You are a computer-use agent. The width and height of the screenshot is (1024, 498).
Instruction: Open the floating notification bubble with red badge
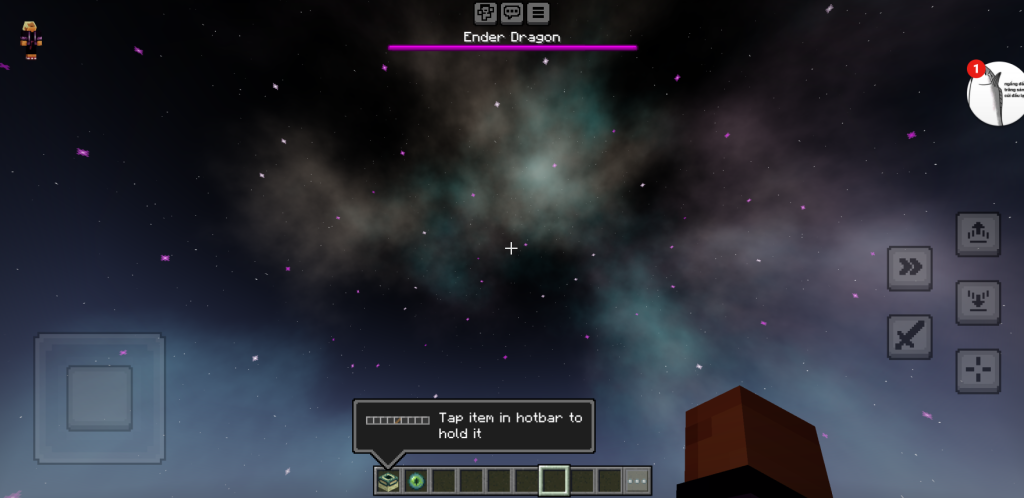tap(994, 93)
